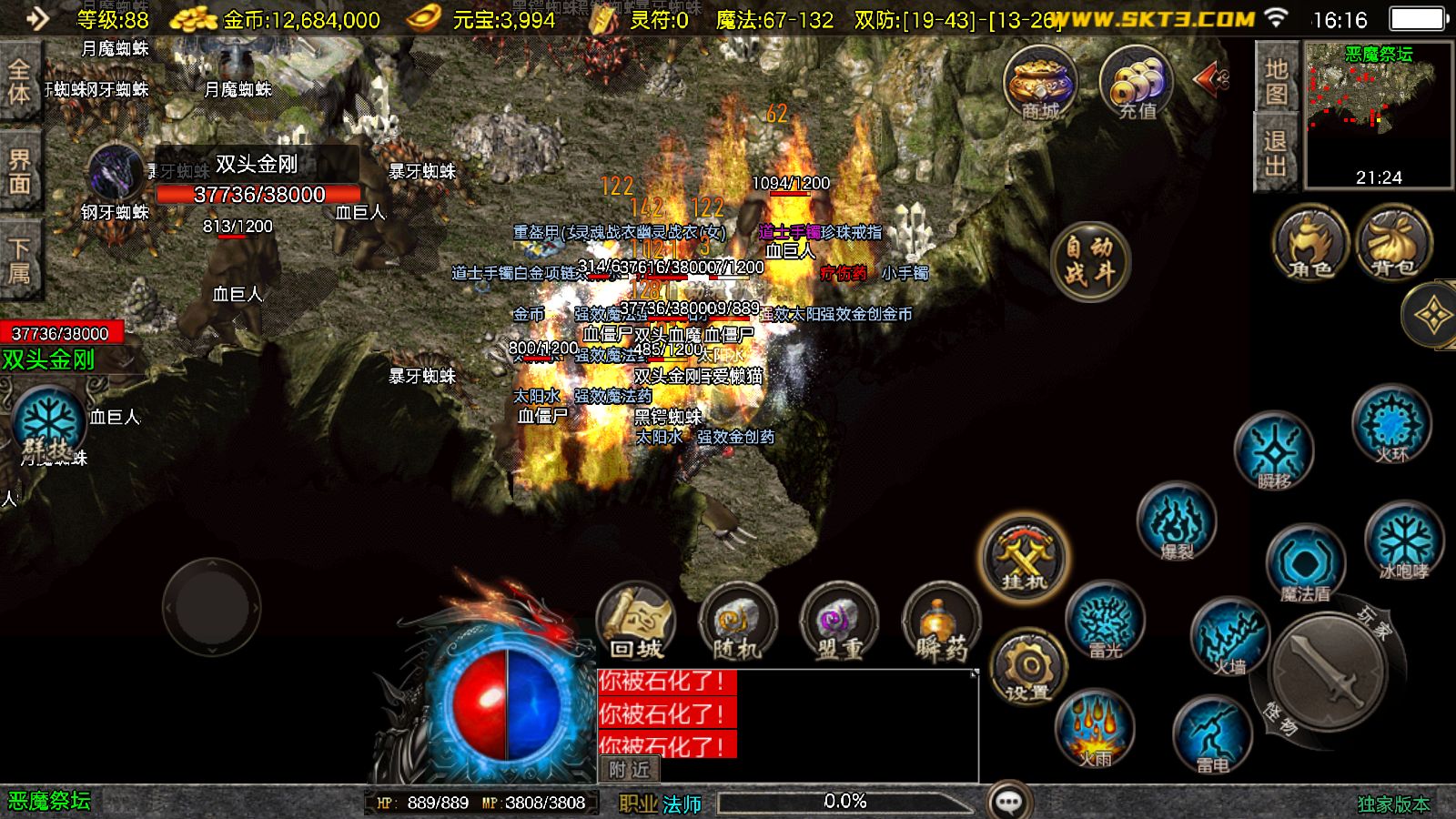1456x819 pixels.
Task: Open the 背包 backpack
Action: pyautogui.click(x=1393, y=243)
